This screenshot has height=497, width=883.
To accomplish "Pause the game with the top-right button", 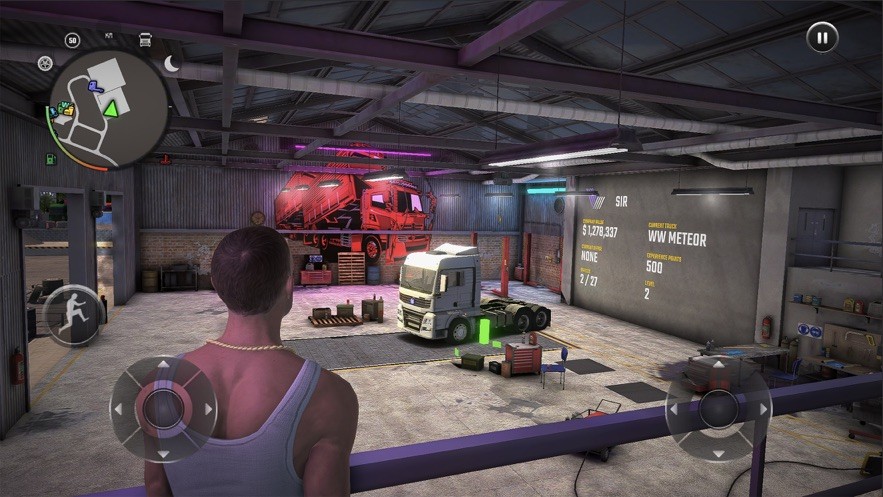I will 822,38.
